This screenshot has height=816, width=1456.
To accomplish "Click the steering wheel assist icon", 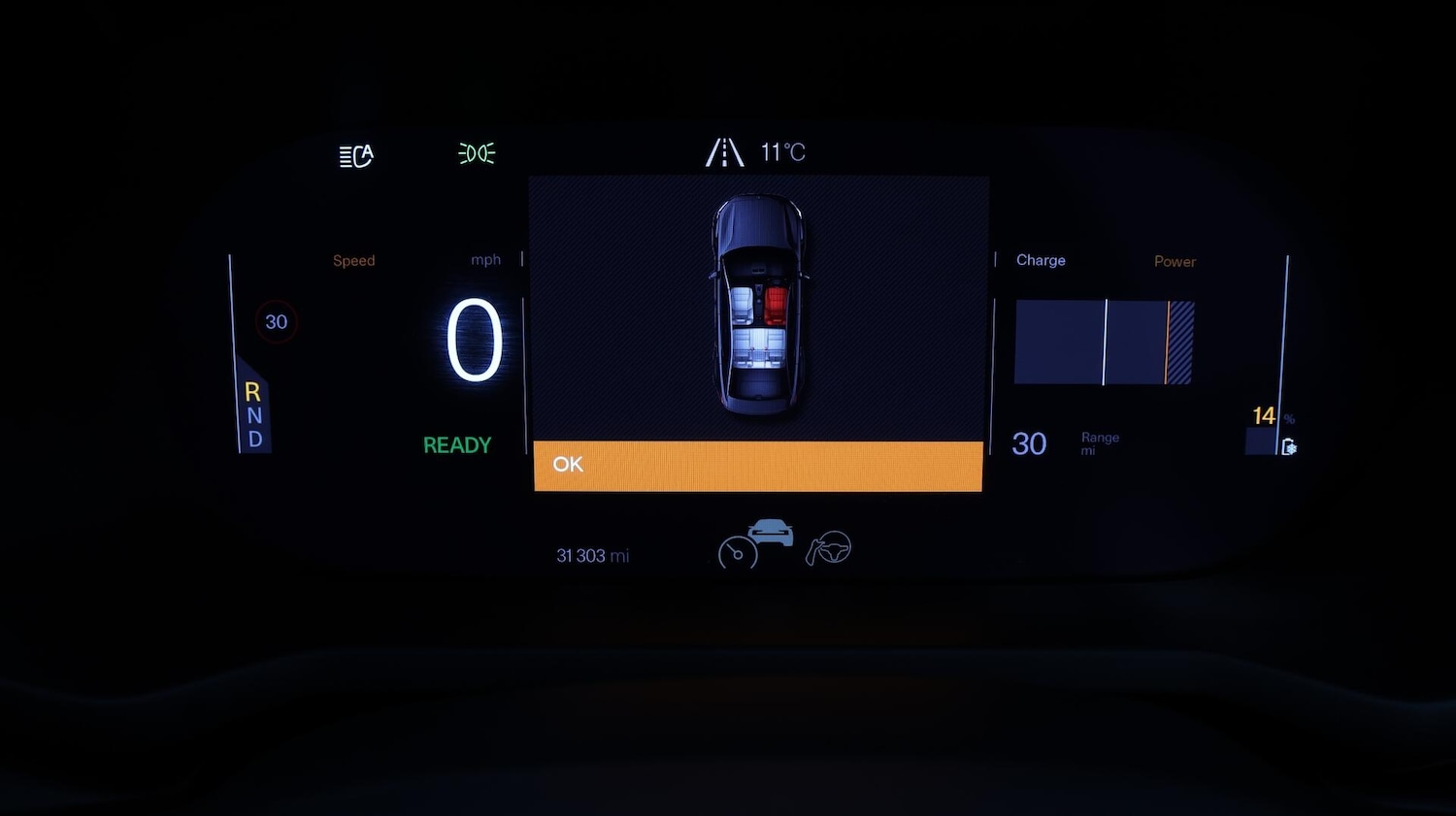I will [829, 549].
